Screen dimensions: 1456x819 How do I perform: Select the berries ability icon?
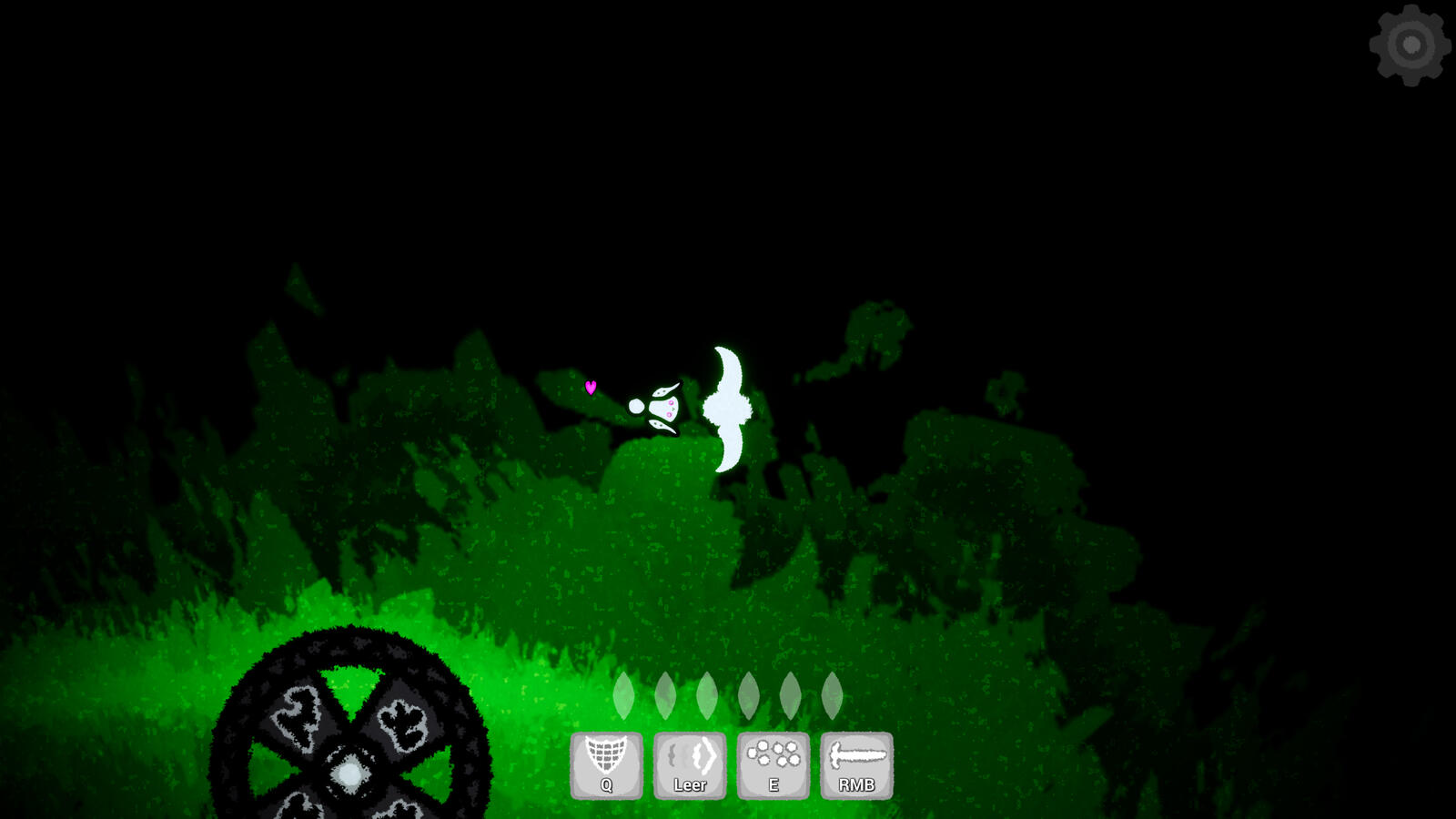pos(773,753)
